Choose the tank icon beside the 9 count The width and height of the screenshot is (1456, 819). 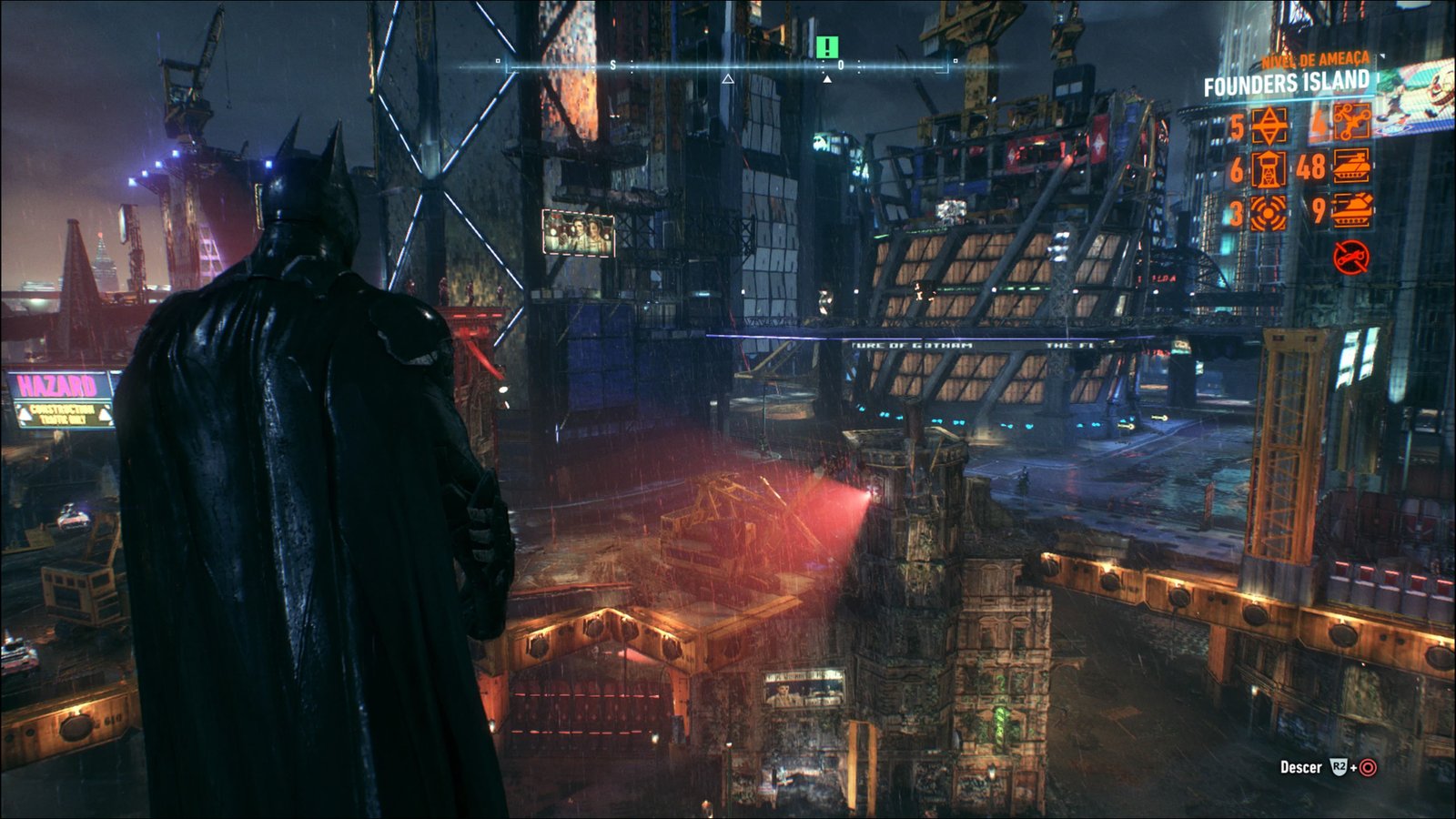tap(1351, 211)
